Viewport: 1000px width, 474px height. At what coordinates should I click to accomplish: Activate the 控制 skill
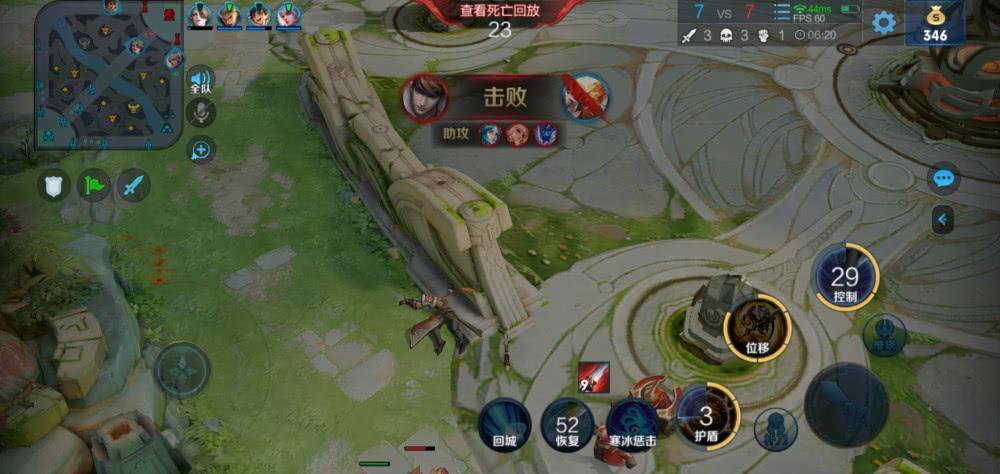pos(845,277)
